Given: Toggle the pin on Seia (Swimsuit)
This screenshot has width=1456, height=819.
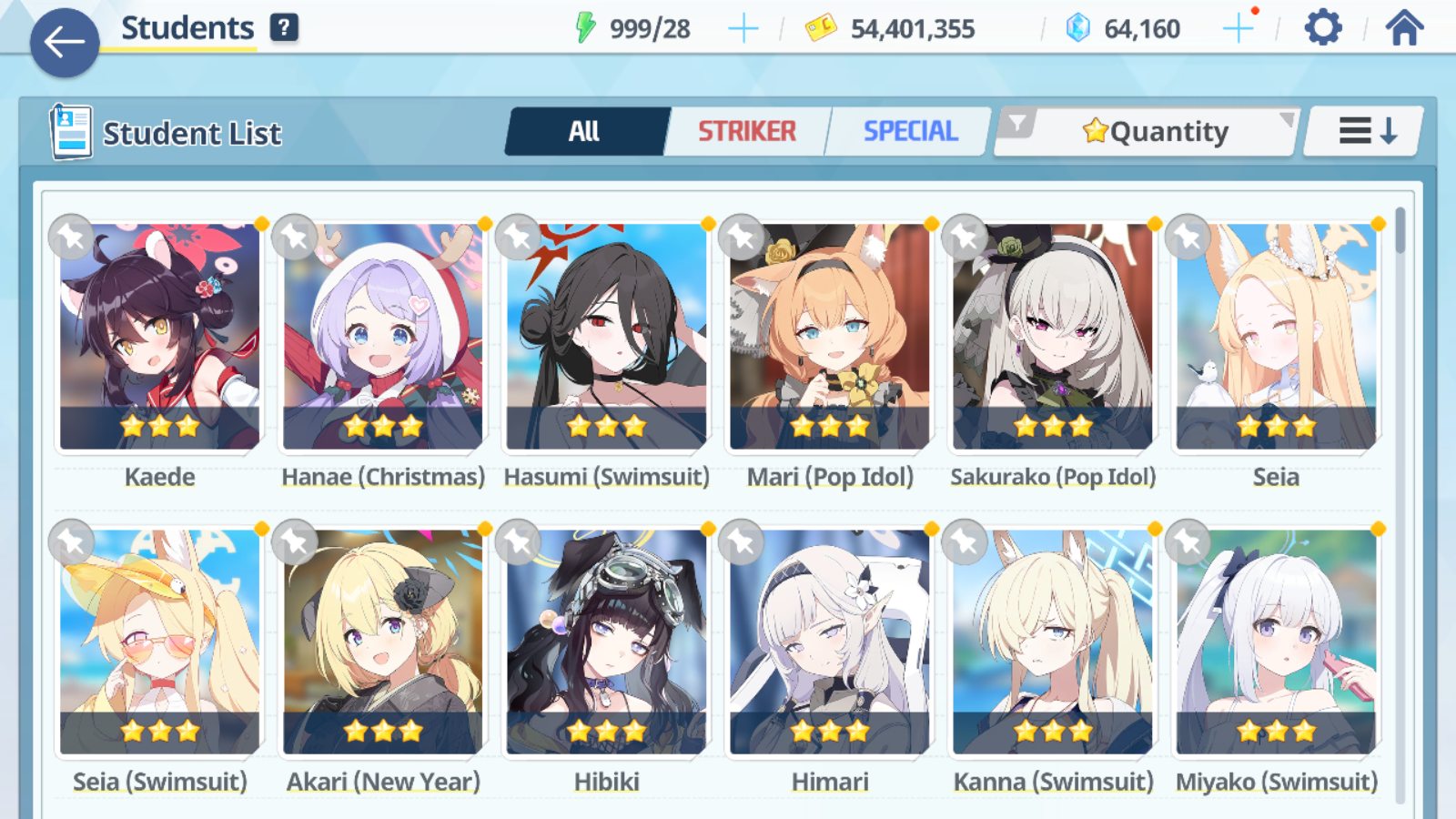Looking at the screenshot, I should click(71, 541).
